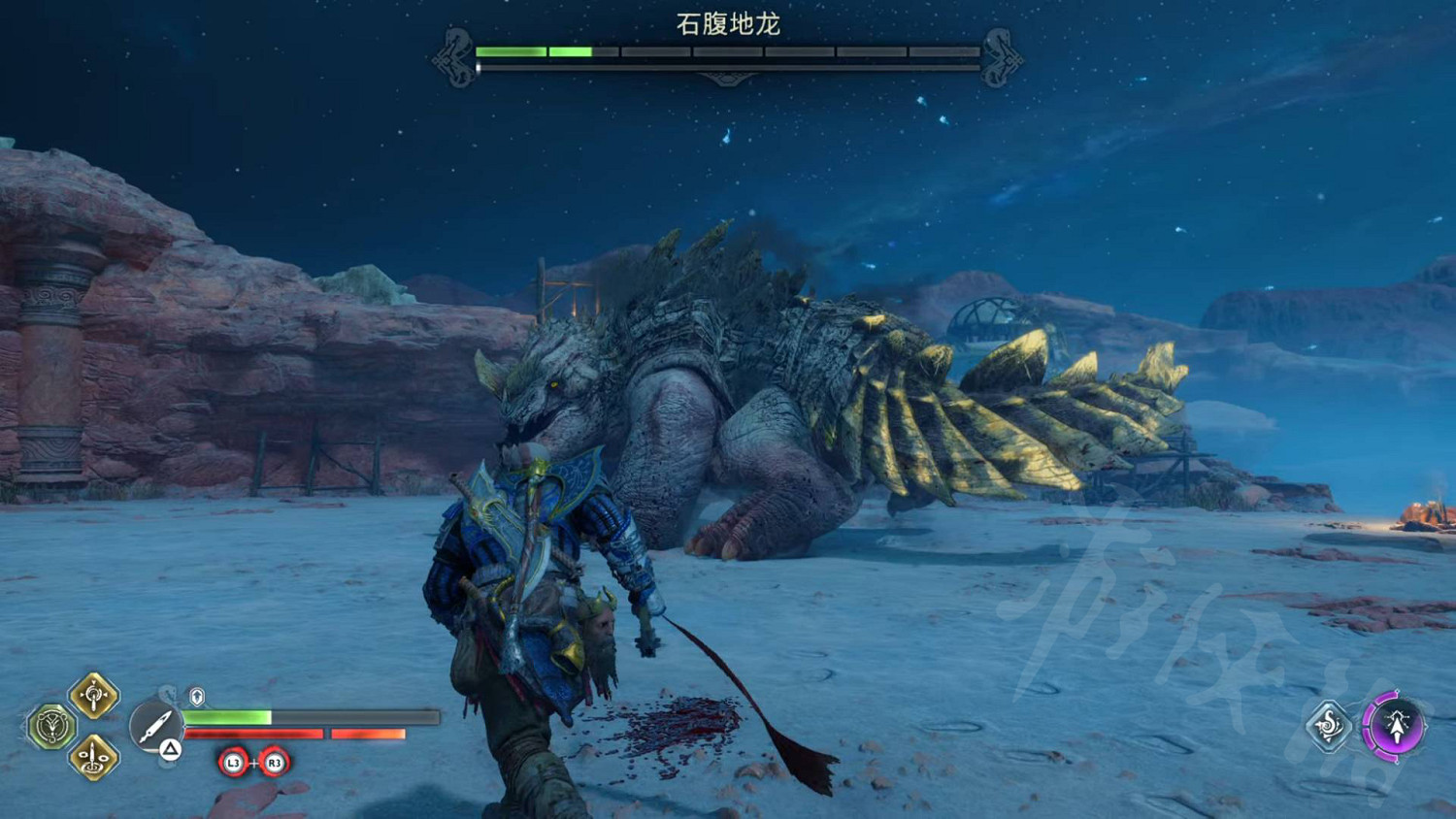
Task: Select the green octagonal relic icon
Action: coord(51,726)
